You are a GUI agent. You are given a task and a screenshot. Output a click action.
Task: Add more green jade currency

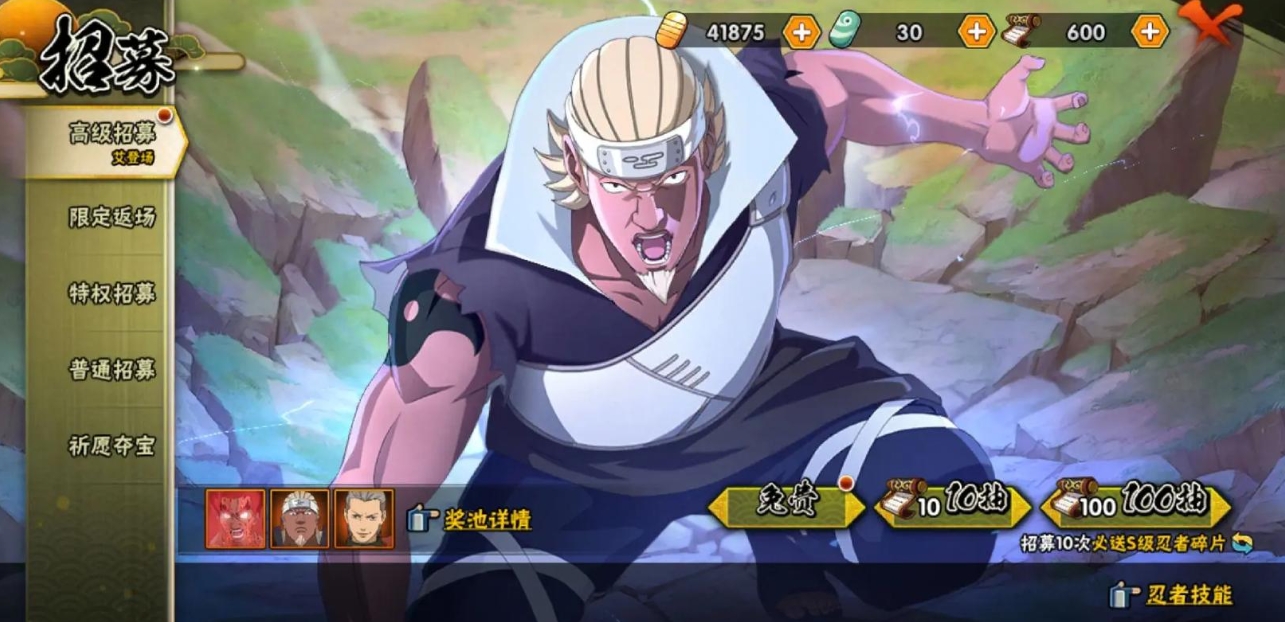976,32
